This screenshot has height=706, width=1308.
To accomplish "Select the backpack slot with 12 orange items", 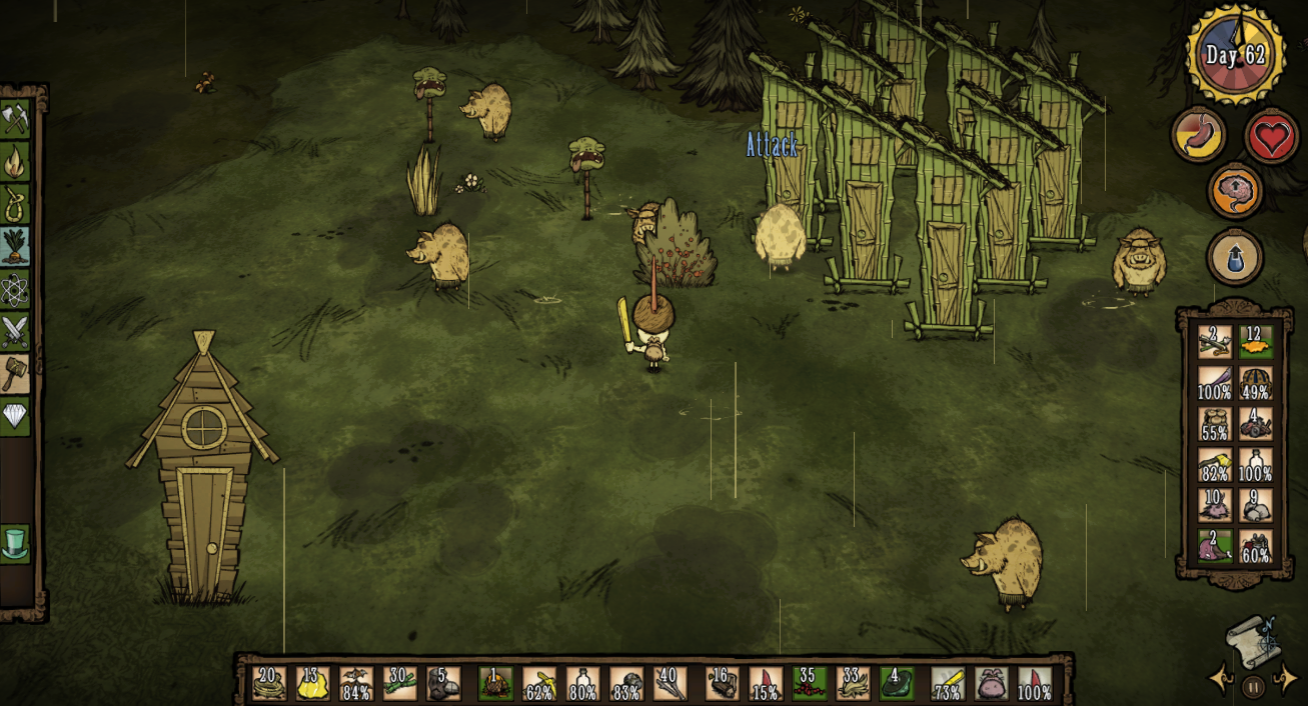I will [1256, 342].
